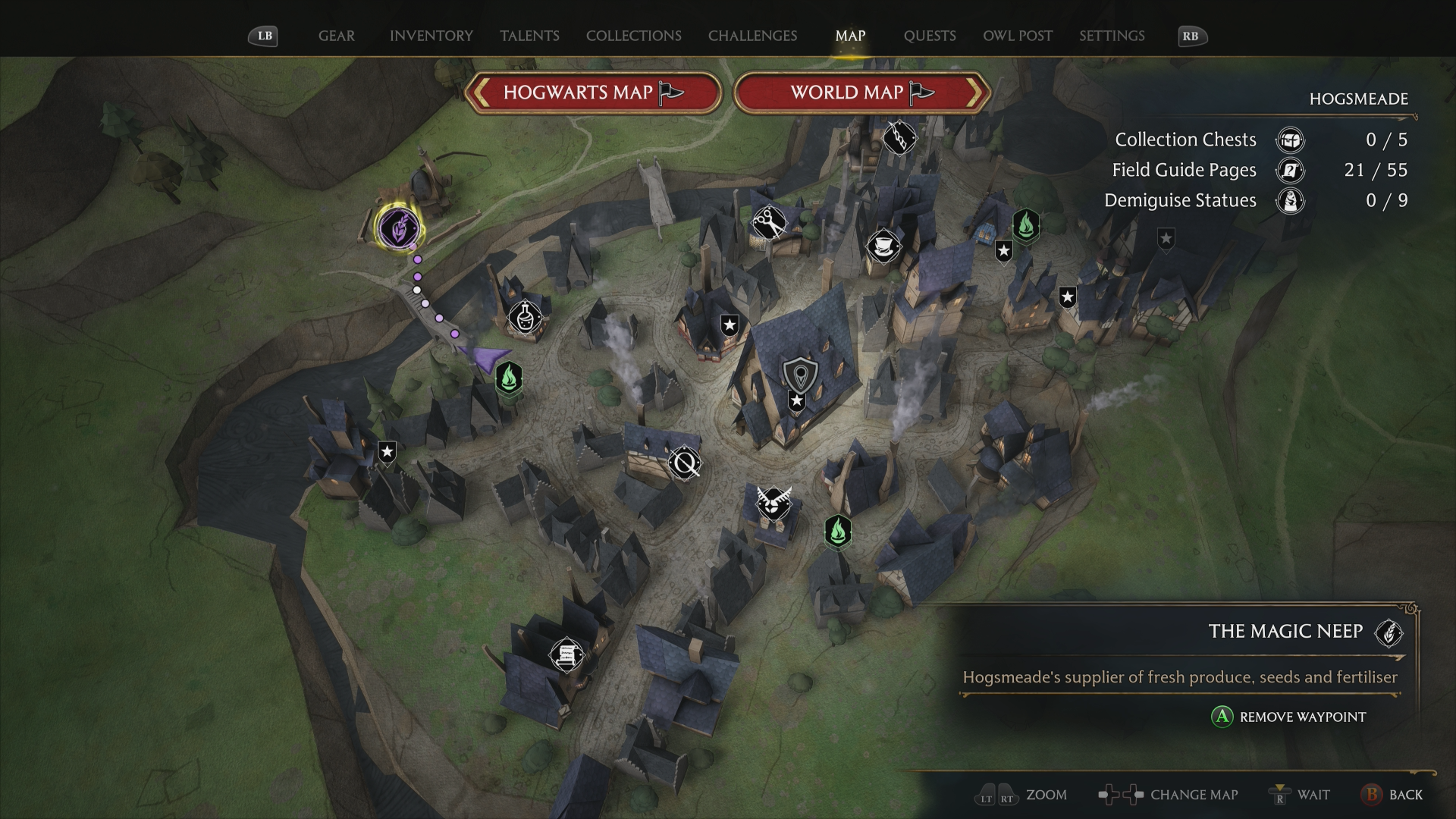Screen dimensions: 1456x819
Task: Select the crossed wand shop marker
Action: point(685,463)
